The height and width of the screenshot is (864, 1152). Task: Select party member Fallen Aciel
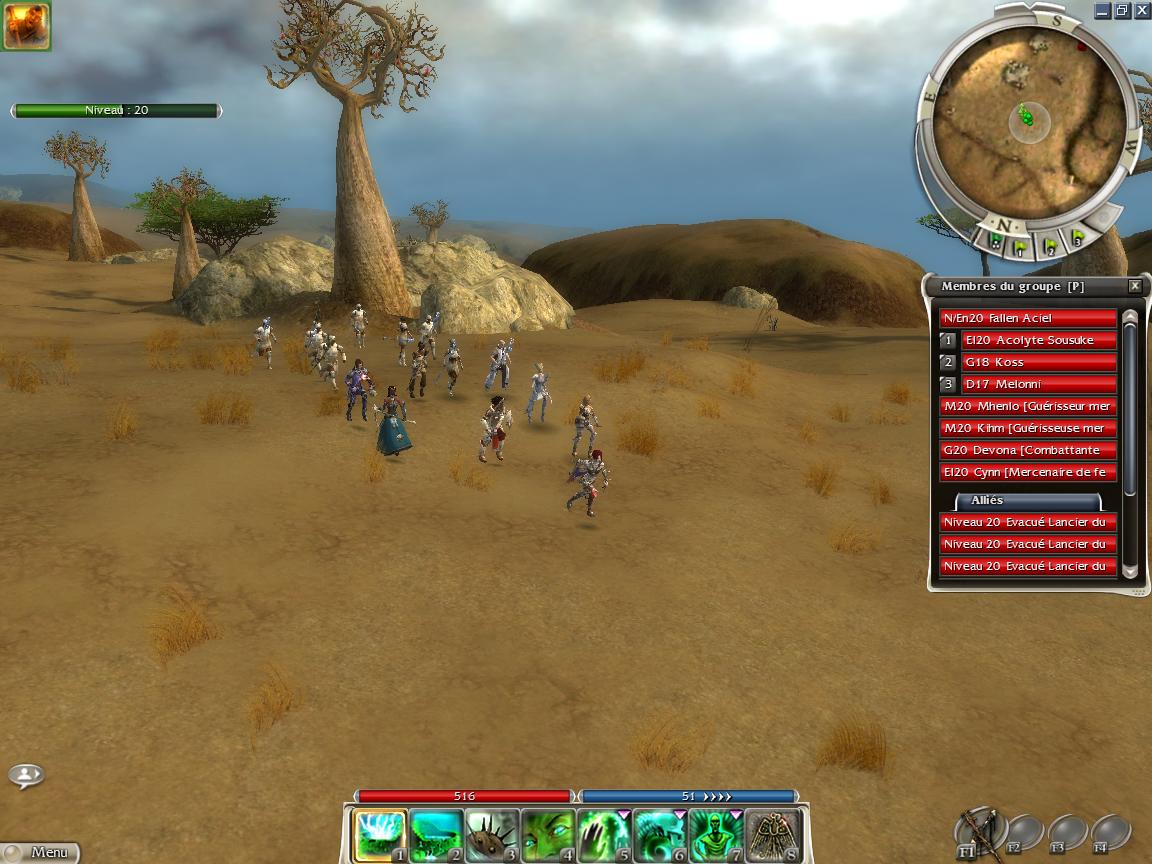click(x=1028, y=318)
